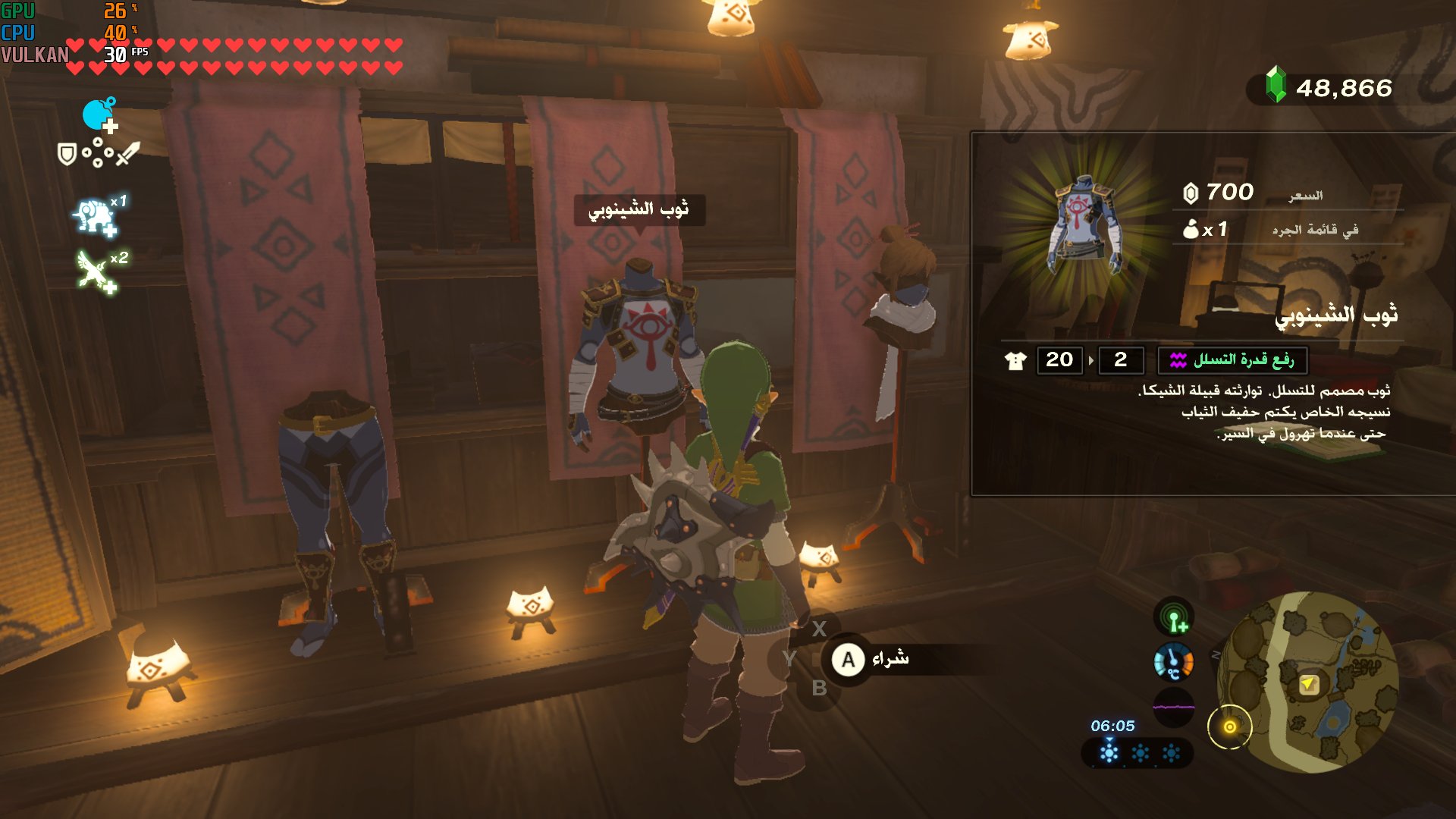Open the snowflake weather forecast strip

click(x=1137, y=753)
